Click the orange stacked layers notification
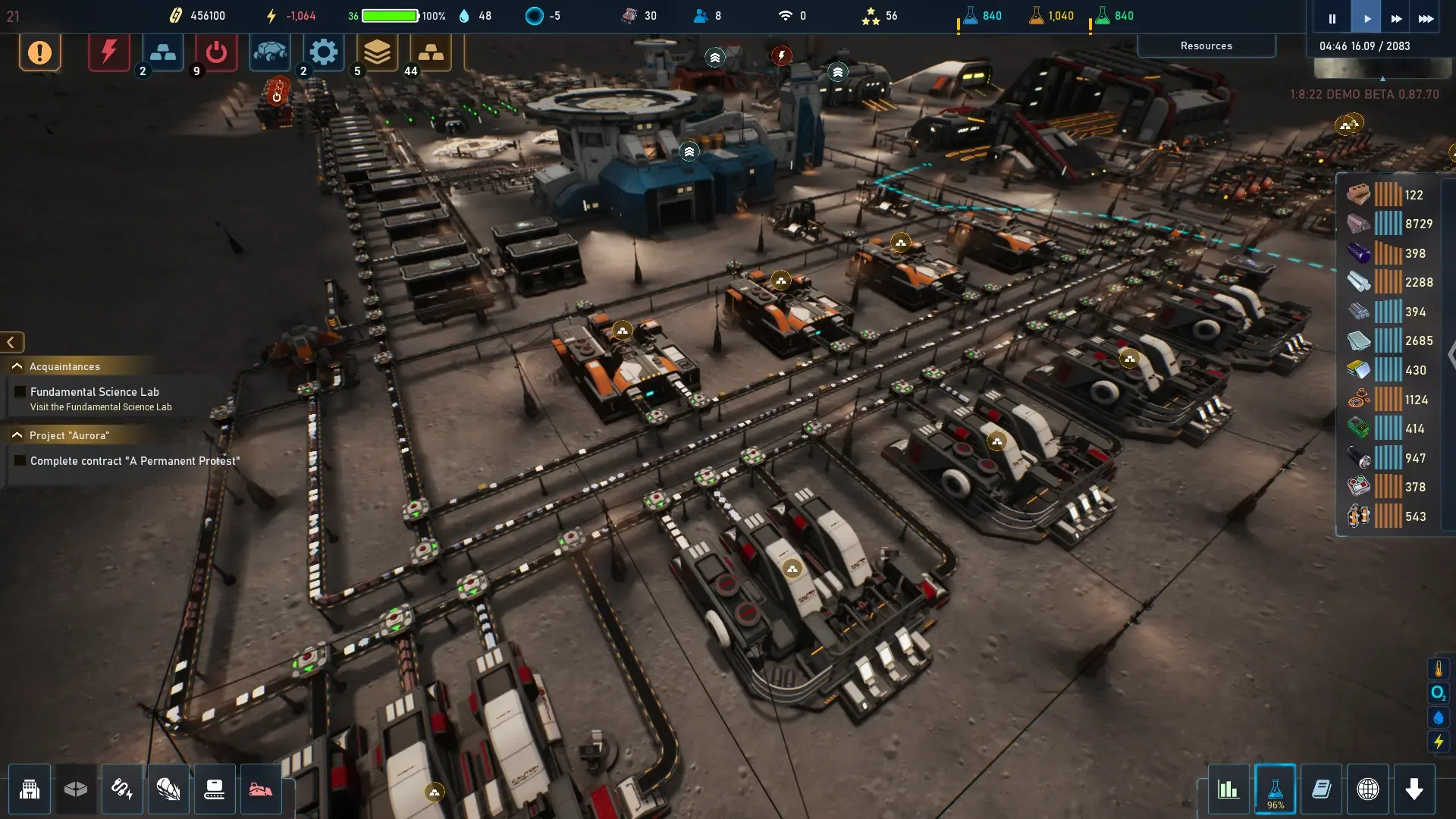This screenshot has width=1456, height=819. coord(377,52)
